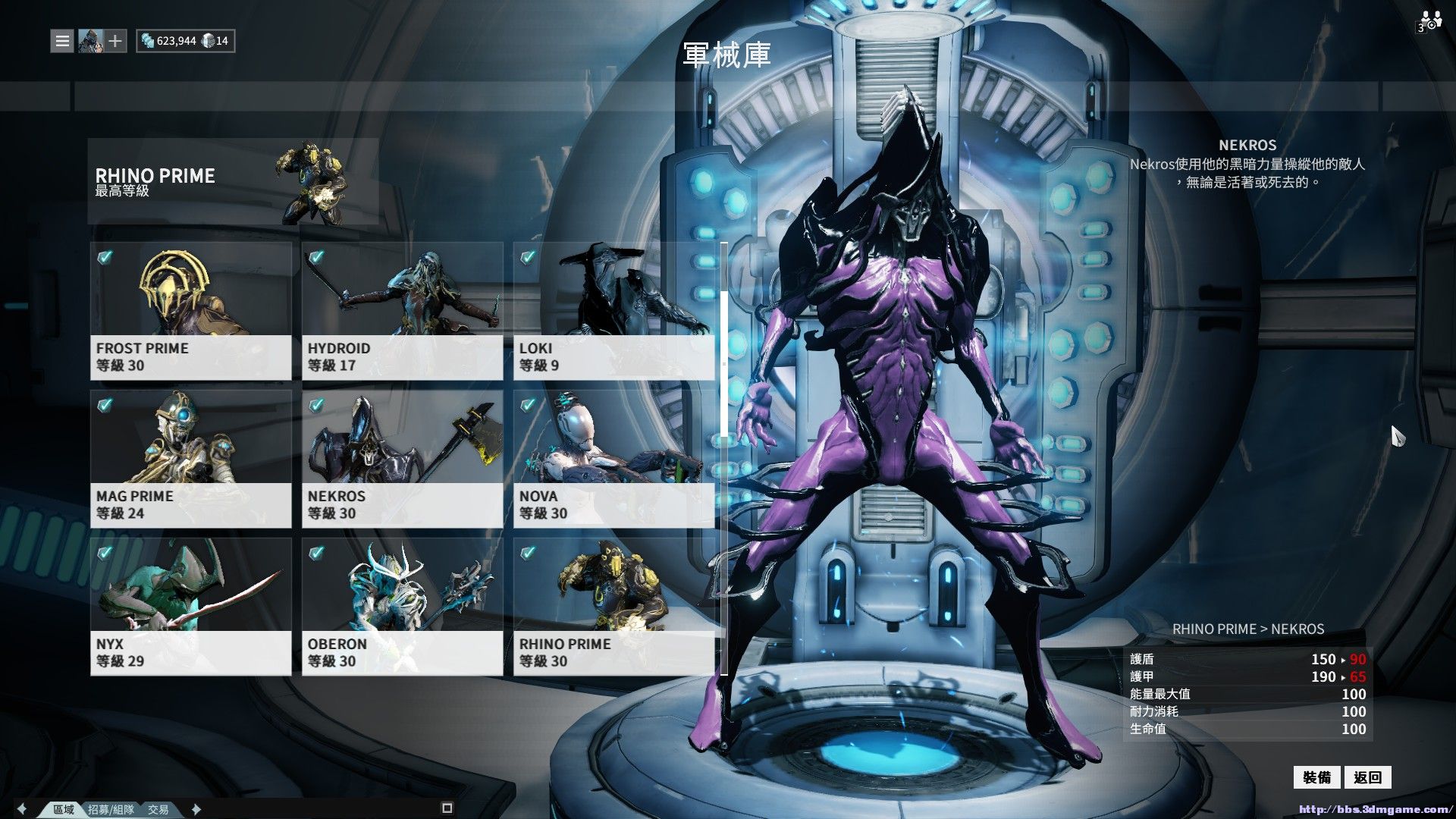This screenshot has width=1456, height=819.
Task: Choose the Hydroid warframe tile
Action: [x=402, y=311]
